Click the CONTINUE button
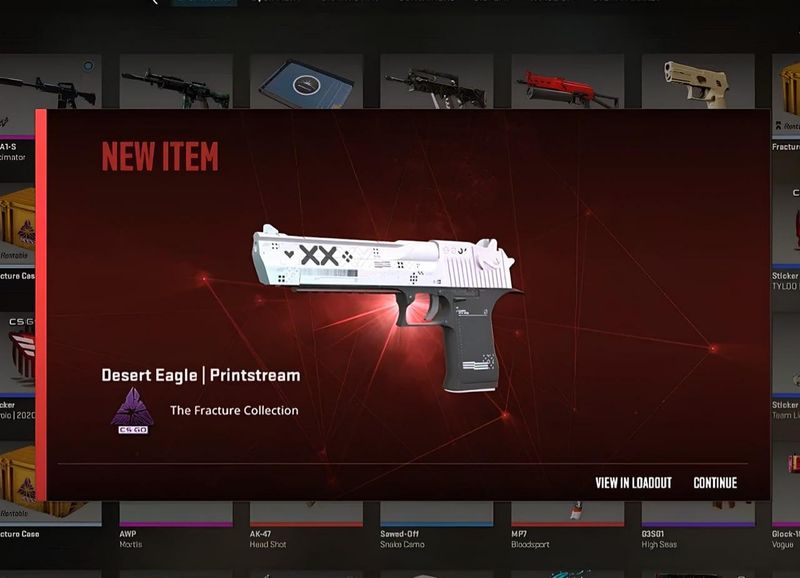 (x=715, y=483)
